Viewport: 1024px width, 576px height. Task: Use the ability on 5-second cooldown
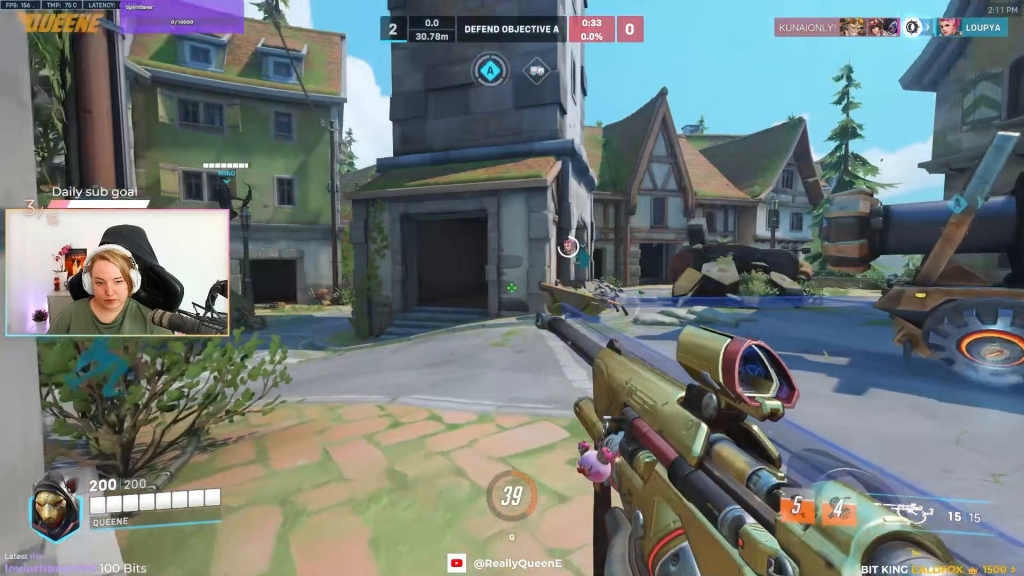click(797, 508)
